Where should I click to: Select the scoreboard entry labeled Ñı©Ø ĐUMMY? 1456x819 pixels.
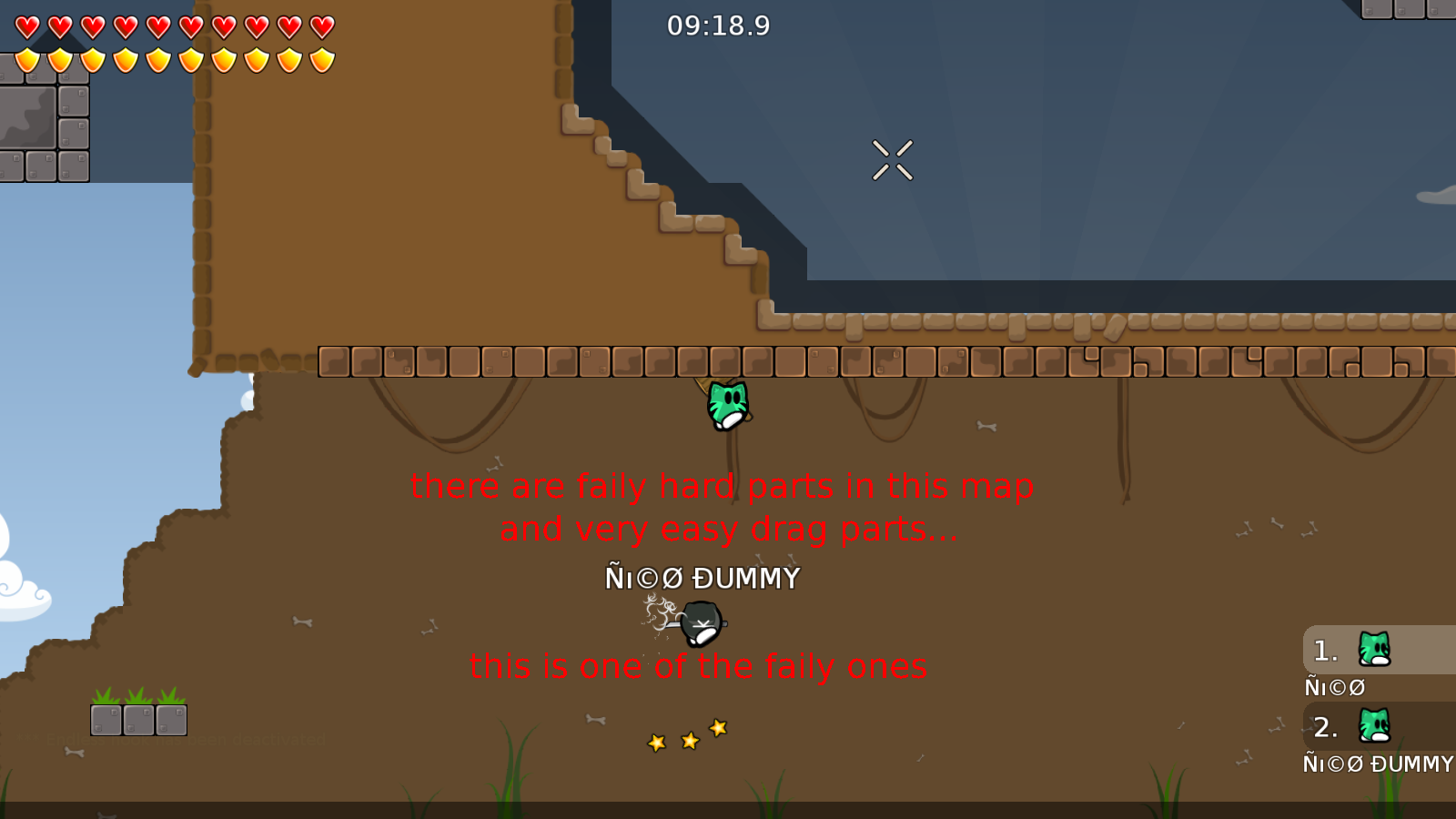pyautogui.click(x=1378, y=764)
